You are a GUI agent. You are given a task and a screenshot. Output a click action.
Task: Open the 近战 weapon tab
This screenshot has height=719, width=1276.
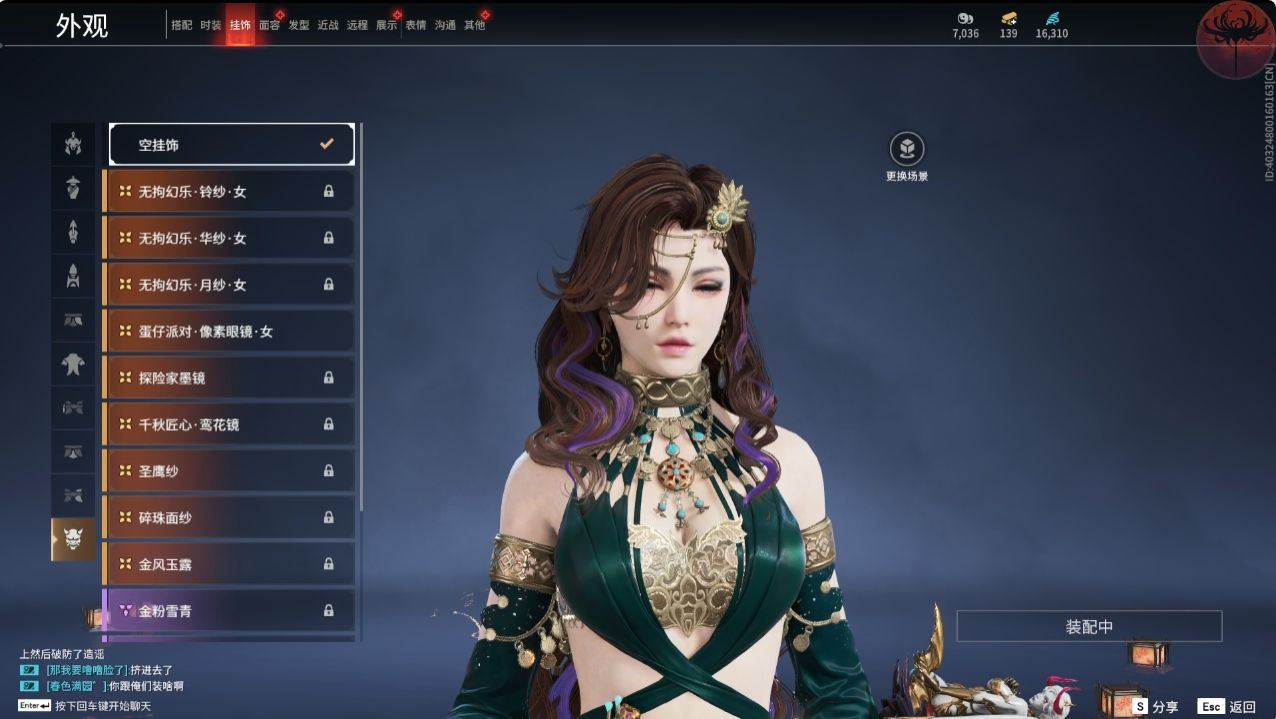328,25
